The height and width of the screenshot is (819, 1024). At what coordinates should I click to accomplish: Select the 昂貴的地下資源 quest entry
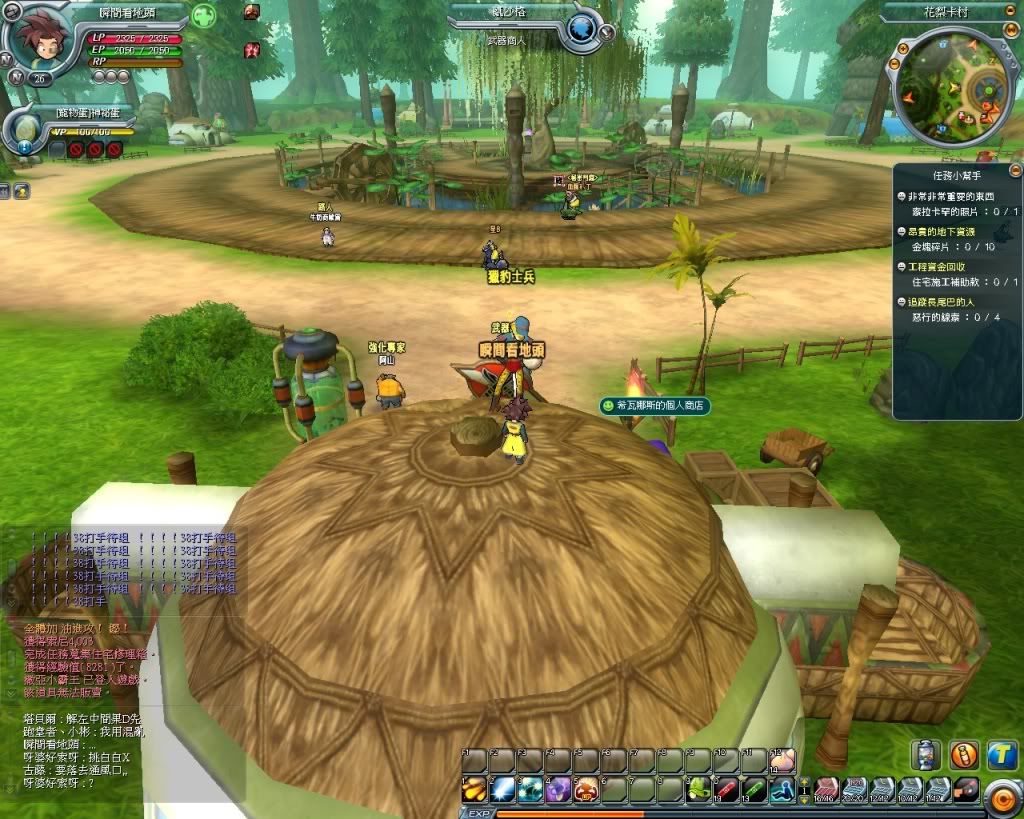coord(944,232)
